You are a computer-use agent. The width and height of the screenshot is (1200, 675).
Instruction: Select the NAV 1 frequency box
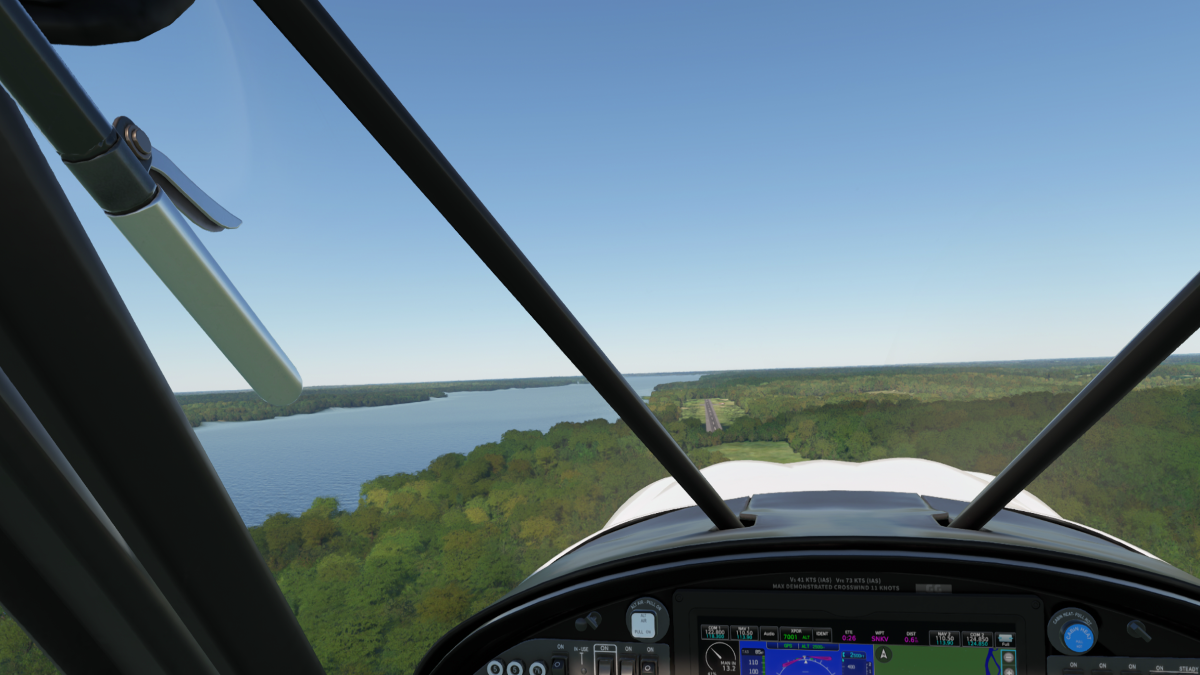(743, 633)
